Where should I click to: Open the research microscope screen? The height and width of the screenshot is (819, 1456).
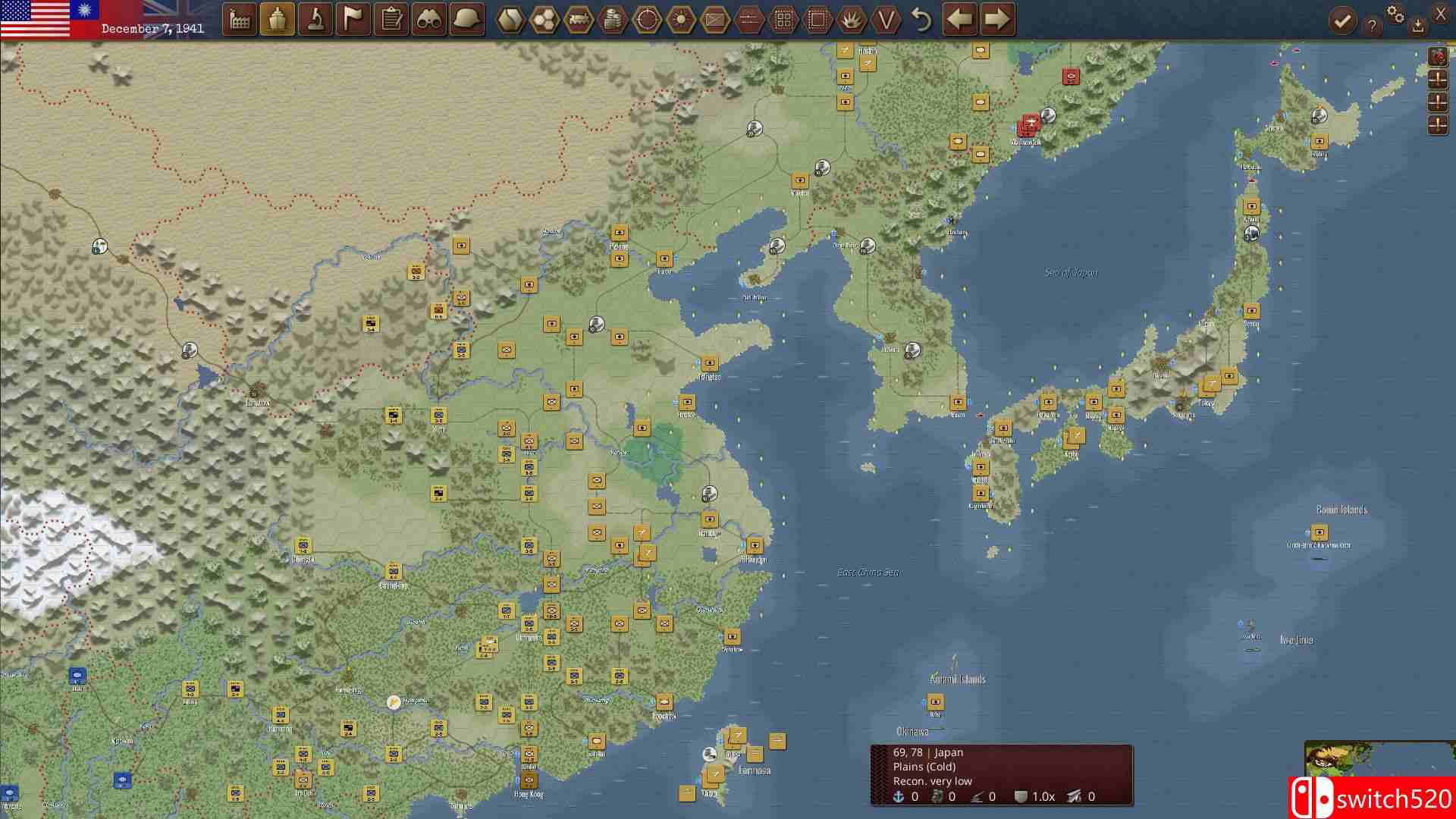point(315,19)
